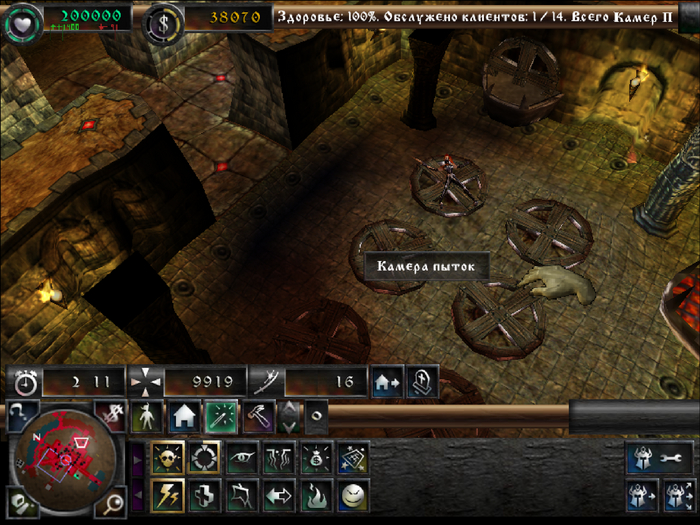The image size is (700, 525).
Task: Activate the heal spell with cross icon
Action: [204, 494]
